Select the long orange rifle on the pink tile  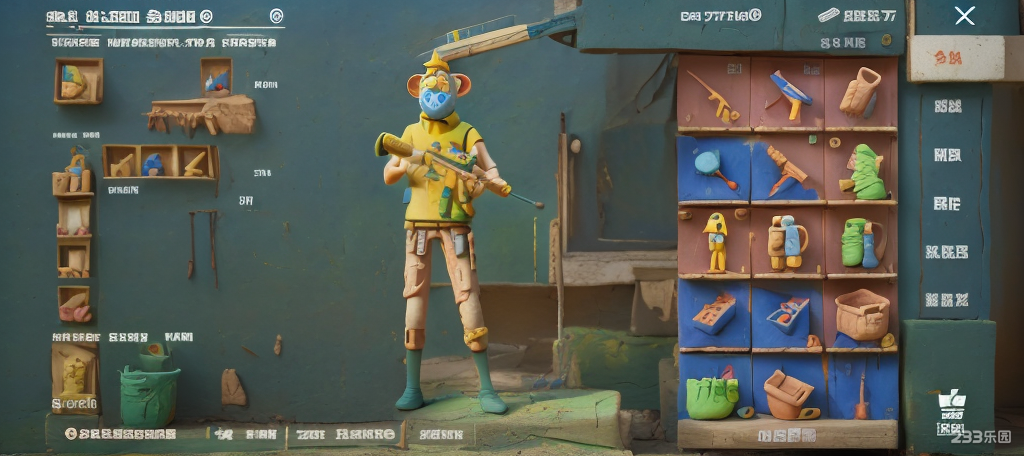click(x=715, y=95)
